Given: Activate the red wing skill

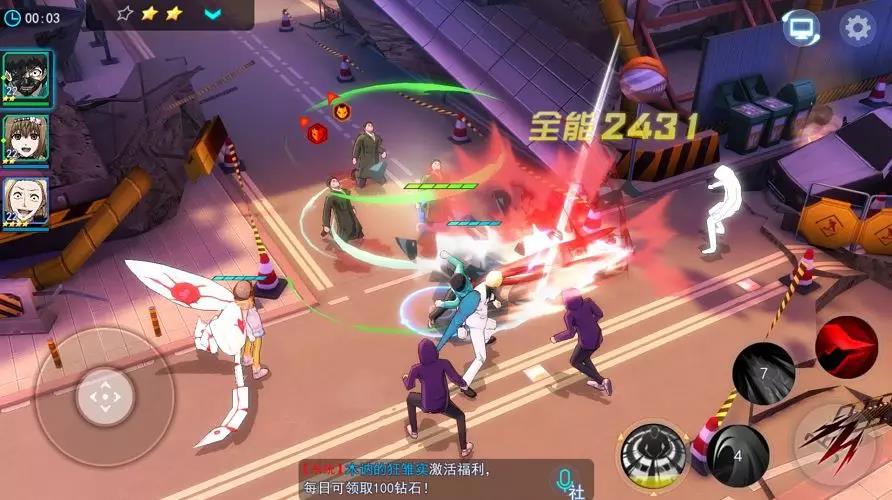Looking at the screenshot, I should [x=846, y=345].
